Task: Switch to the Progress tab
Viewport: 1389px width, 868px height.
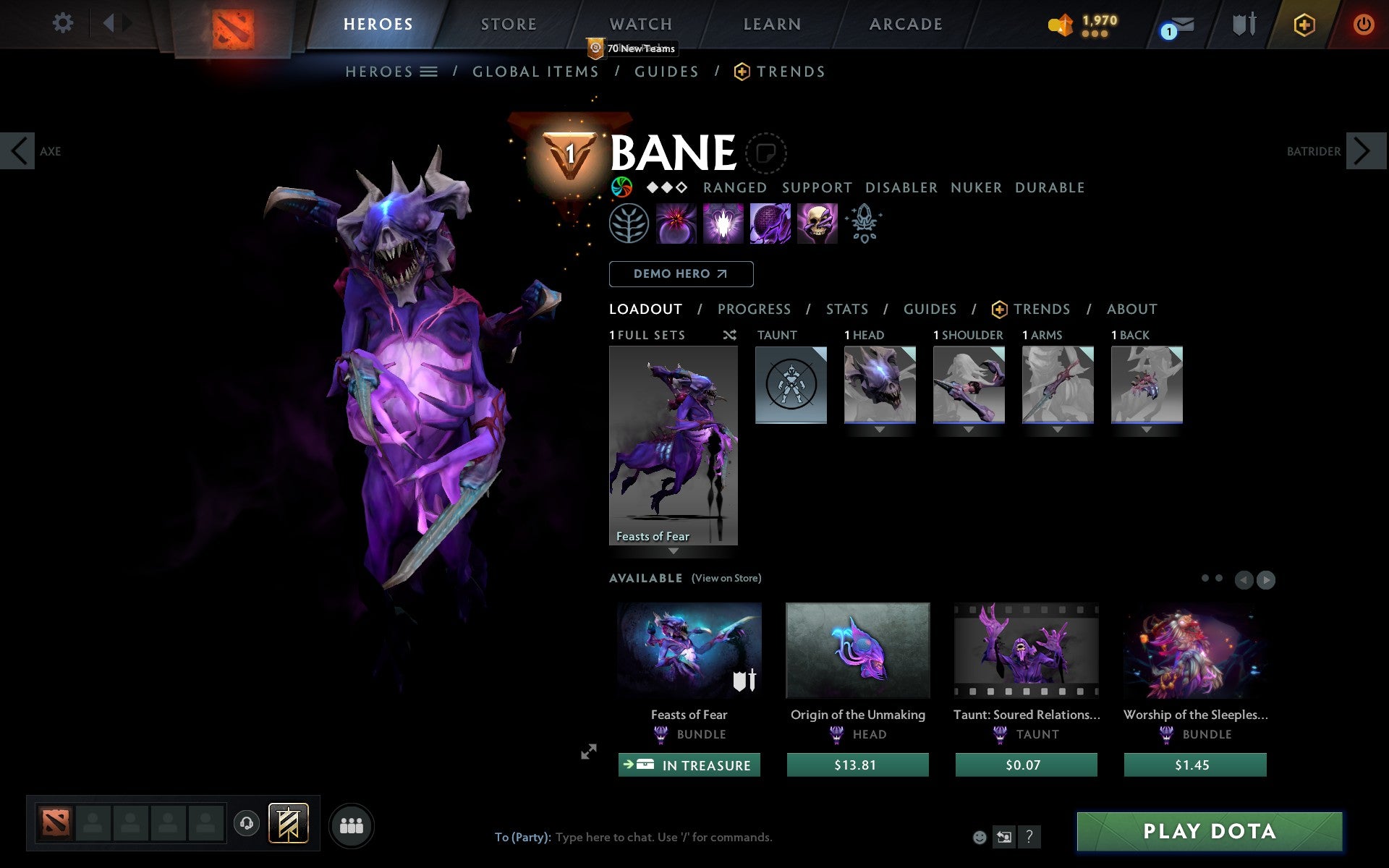Action: pyautogui.click(x=754, y=309)
